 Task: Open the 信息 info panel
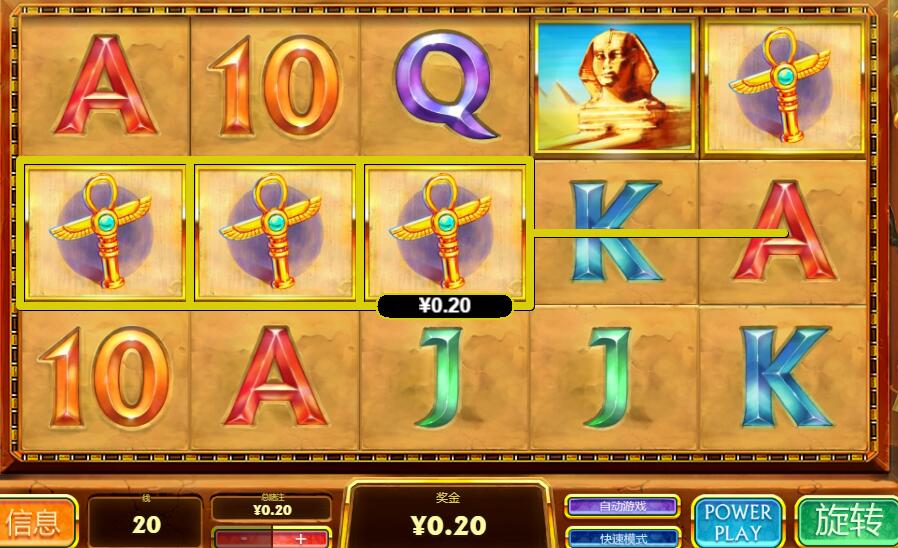pyautogui.click(x=38, y=521)
